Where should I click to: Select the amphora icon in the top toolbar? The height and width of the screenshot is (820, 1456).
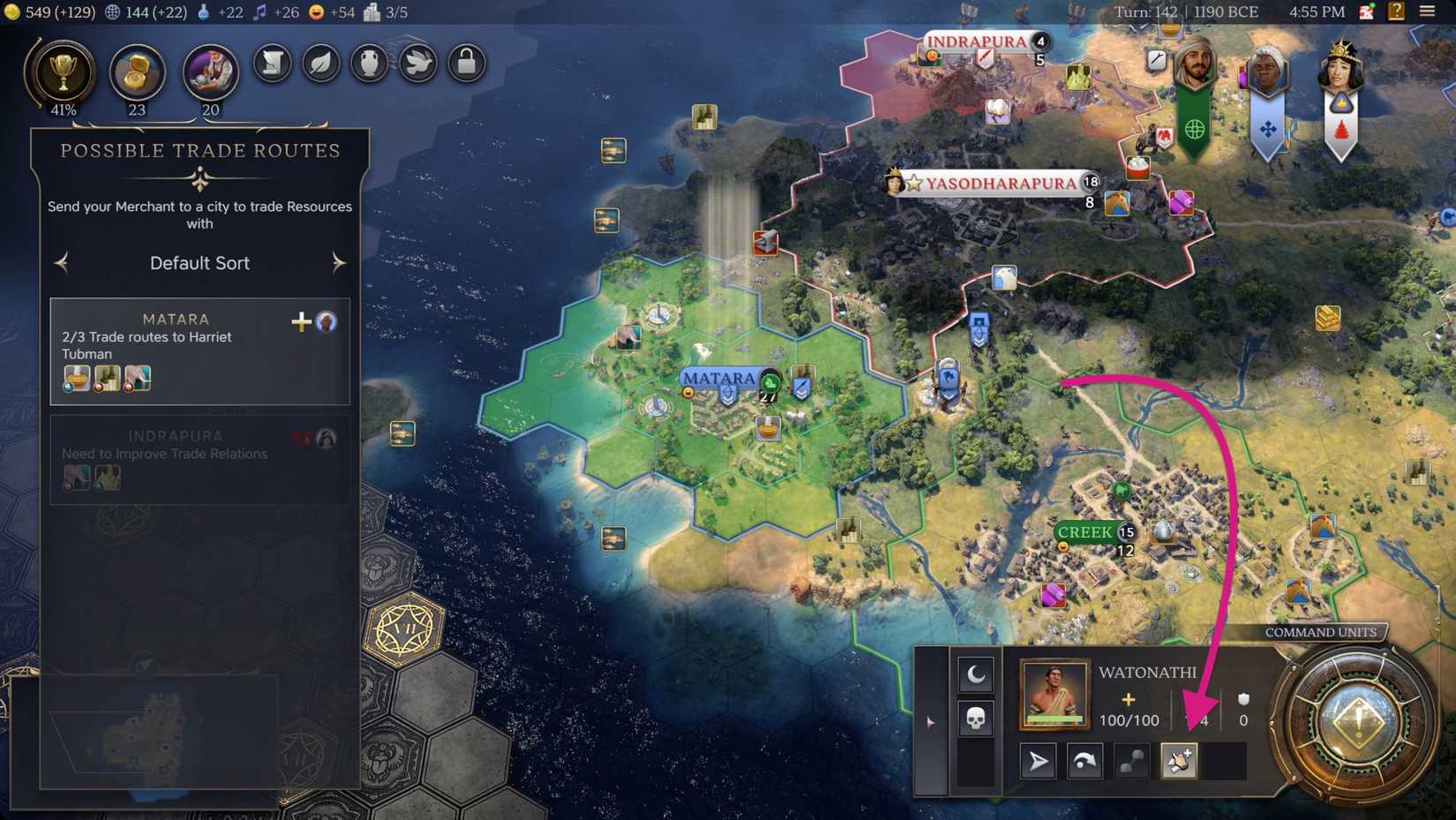tap(369, 63)
